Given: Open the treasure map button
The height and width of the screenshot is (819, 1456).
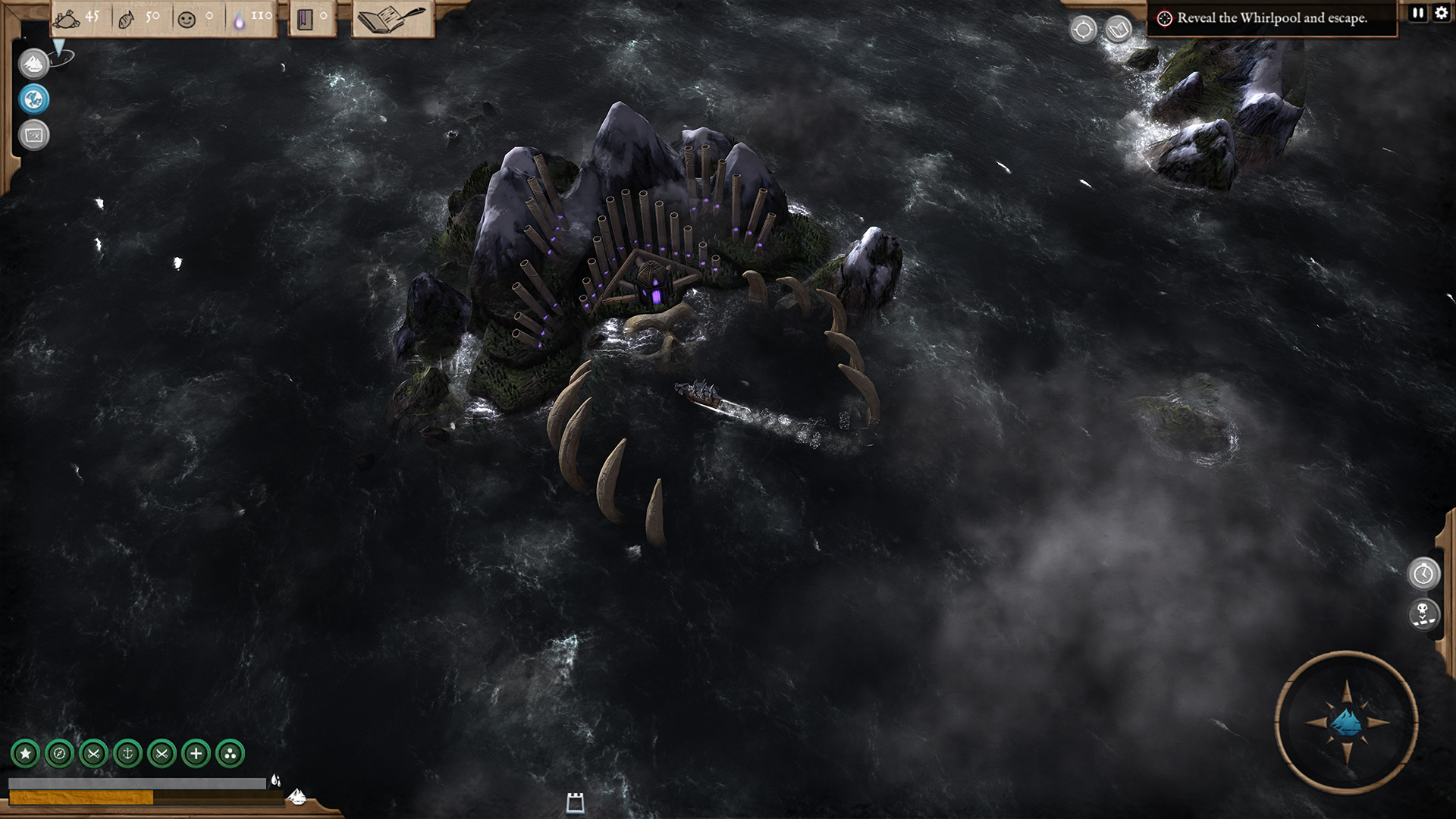Looking at the screenshot, I should coord(33,135).
